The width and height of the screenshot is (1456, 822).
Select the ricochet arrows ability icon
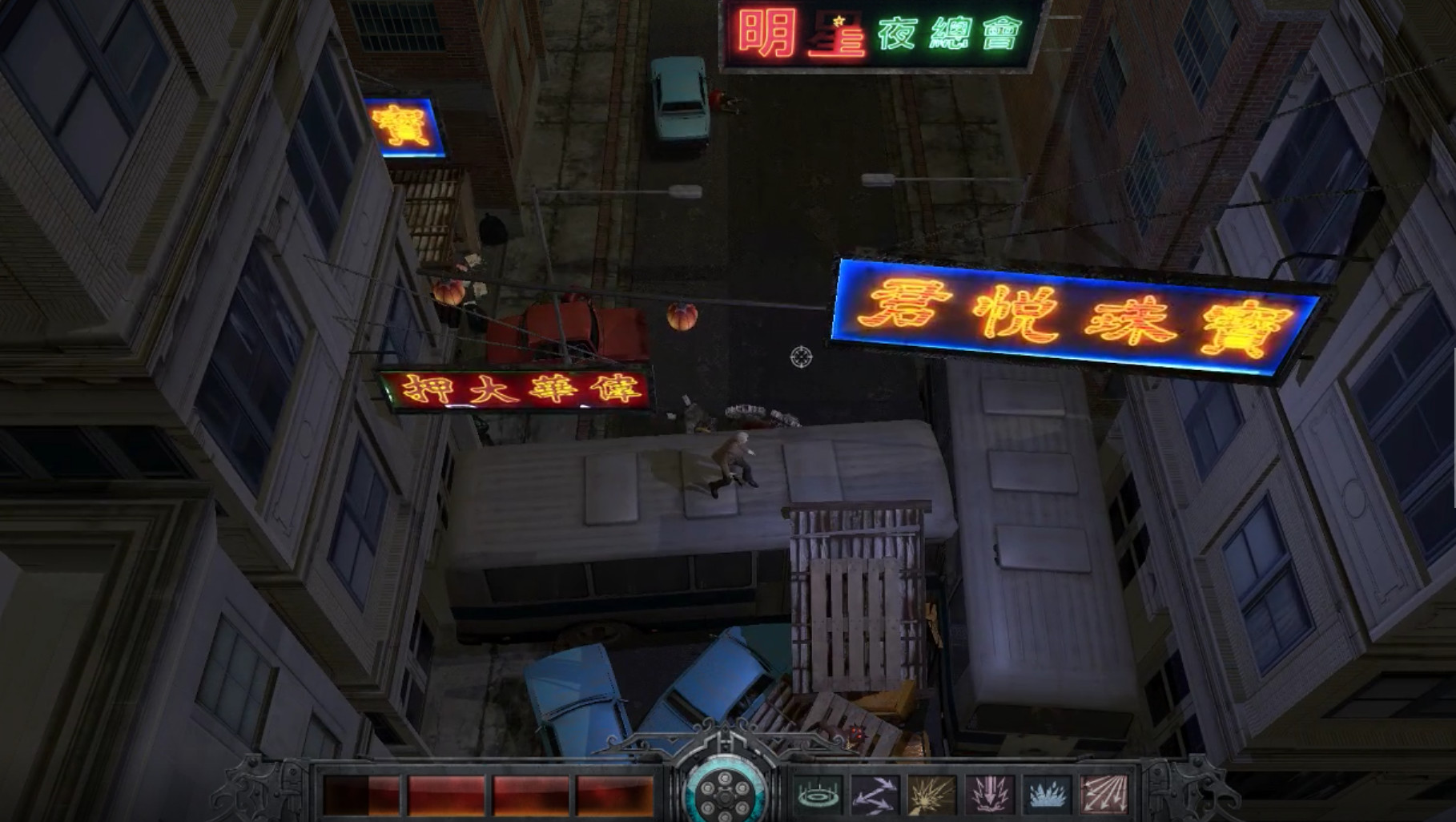tap(876, 795)
